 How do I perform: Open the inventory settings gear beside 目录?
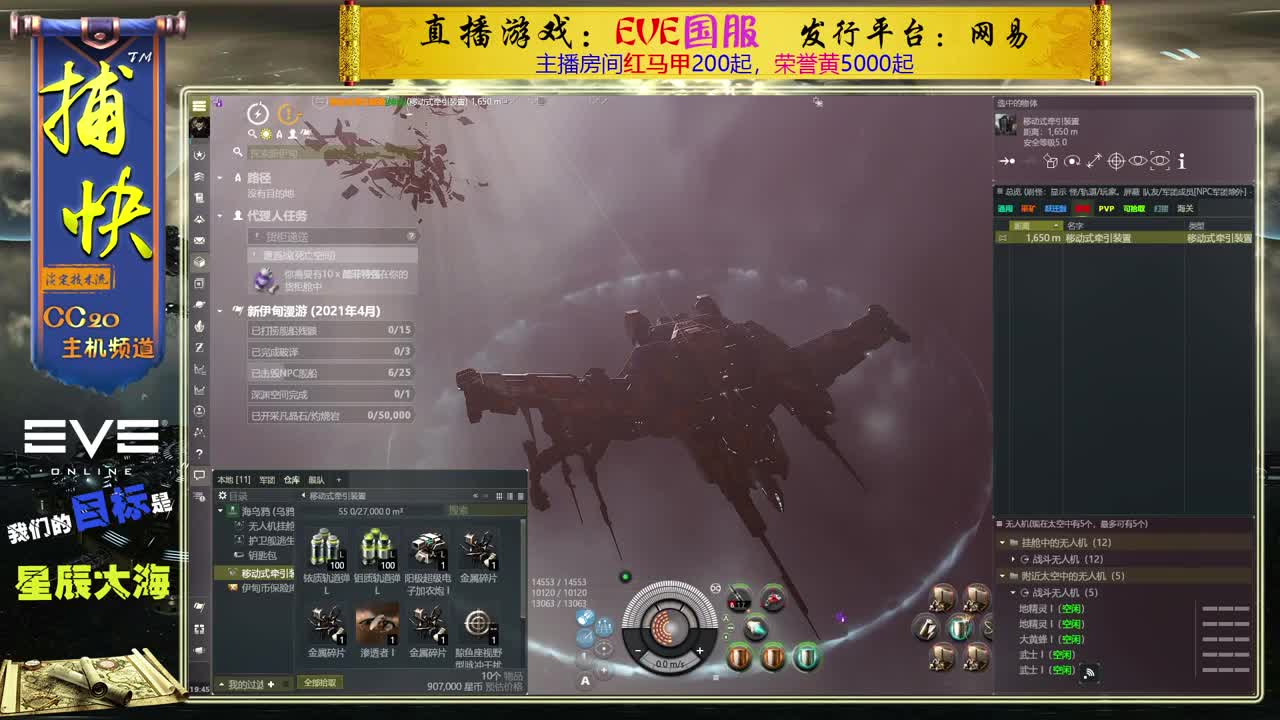pos(222,495)
